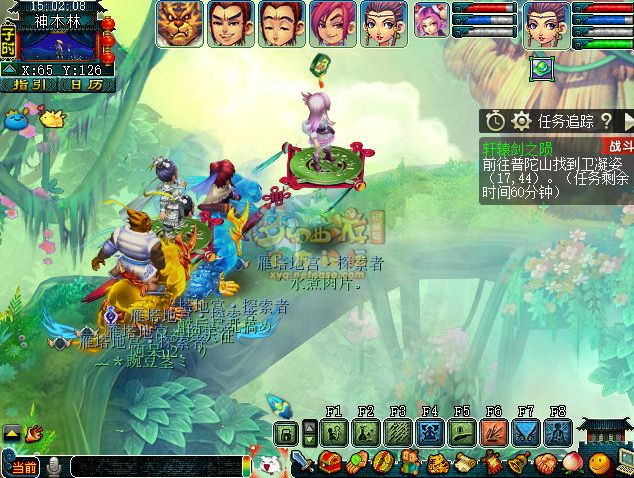
Task: Click the 神木林 minimap
Action: coord(58,43)
